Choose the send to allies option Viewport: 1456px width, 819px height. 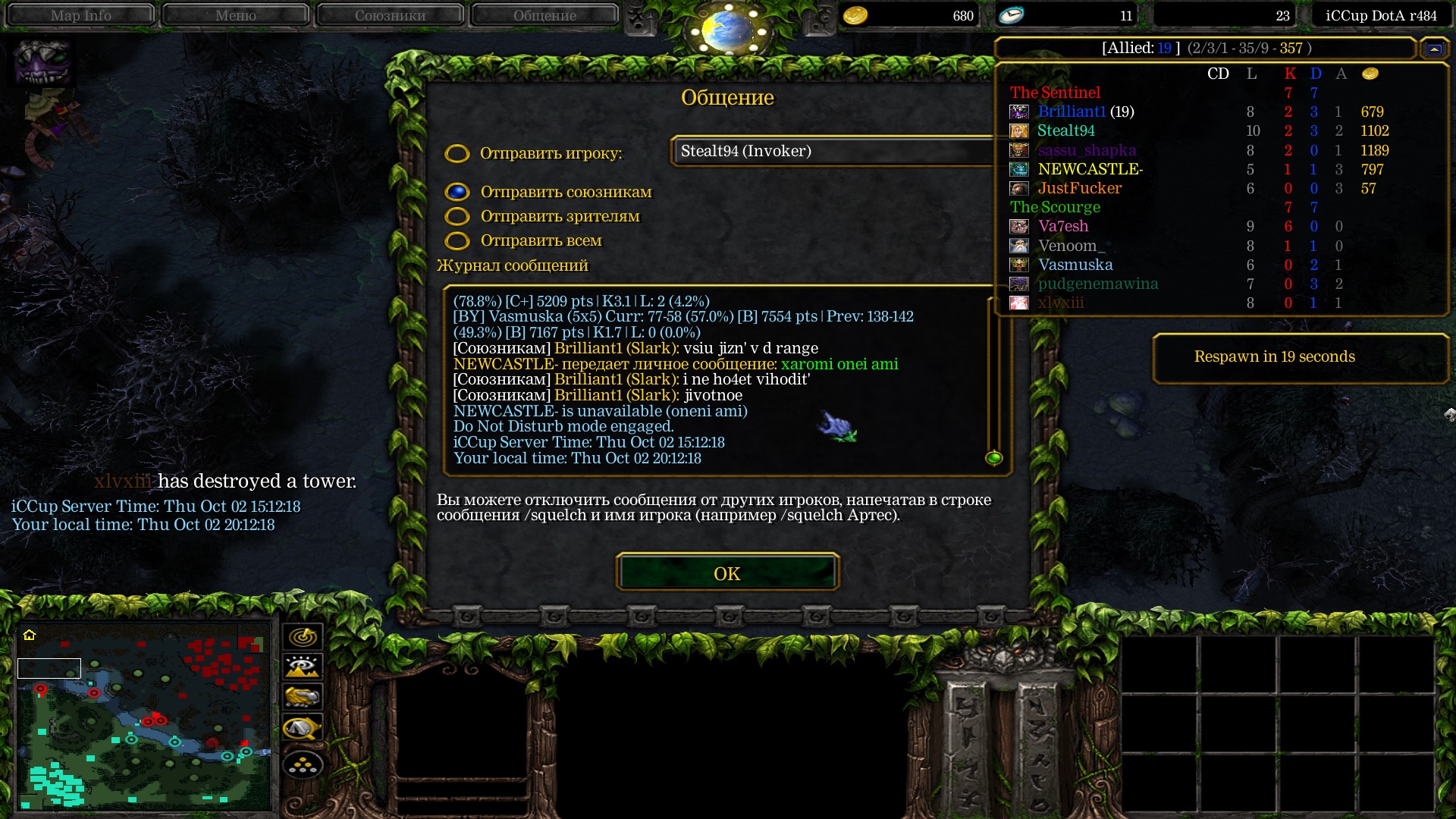(x=457, y=192)
